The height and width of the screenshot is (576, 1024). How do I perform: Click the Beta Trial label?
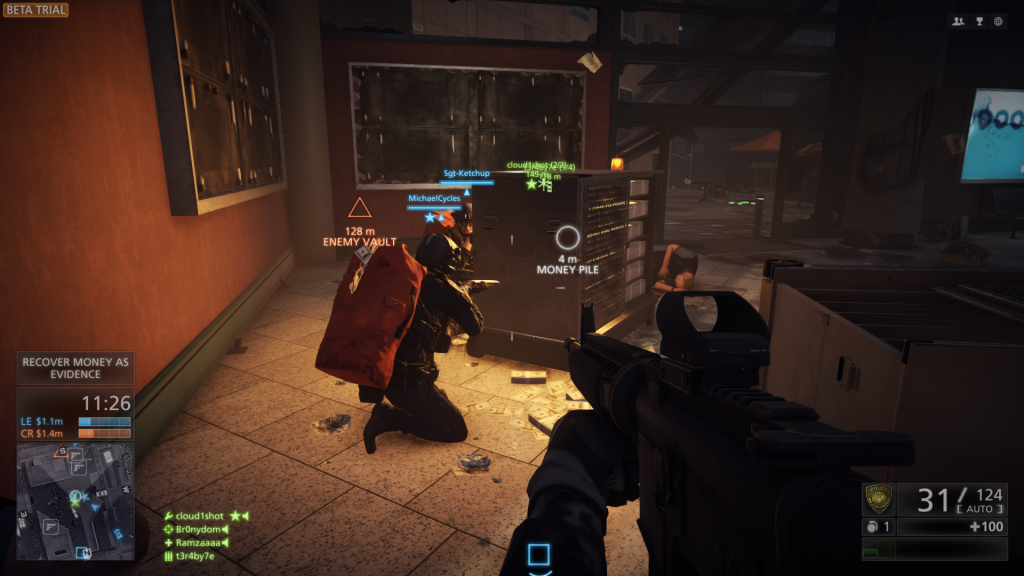(x=35, y=10)
